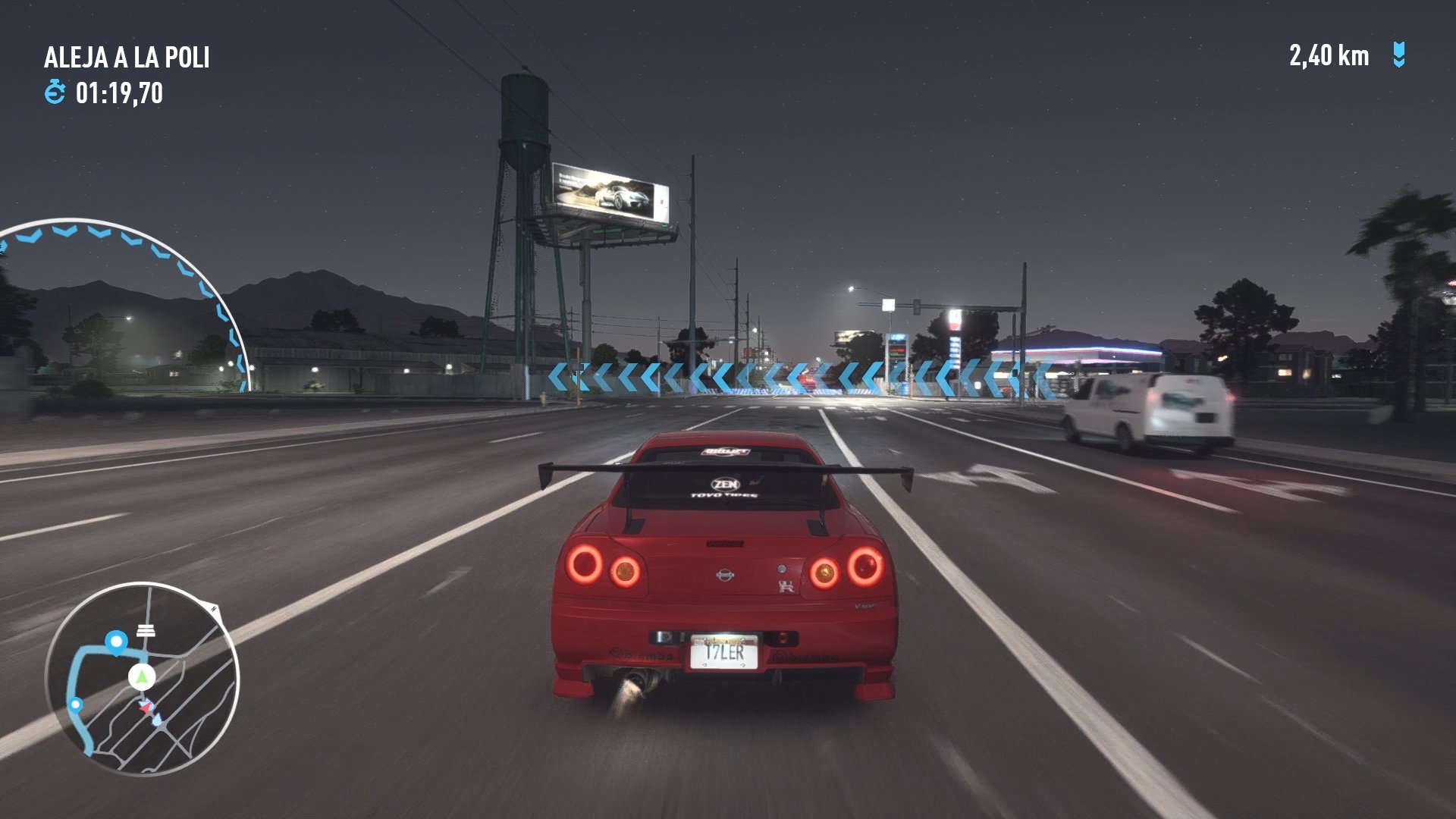Image resolution: width=1456 pixels, height=819 pixels.
Task: Click the car billboard atop the water tower
Action: click(611, 192)
